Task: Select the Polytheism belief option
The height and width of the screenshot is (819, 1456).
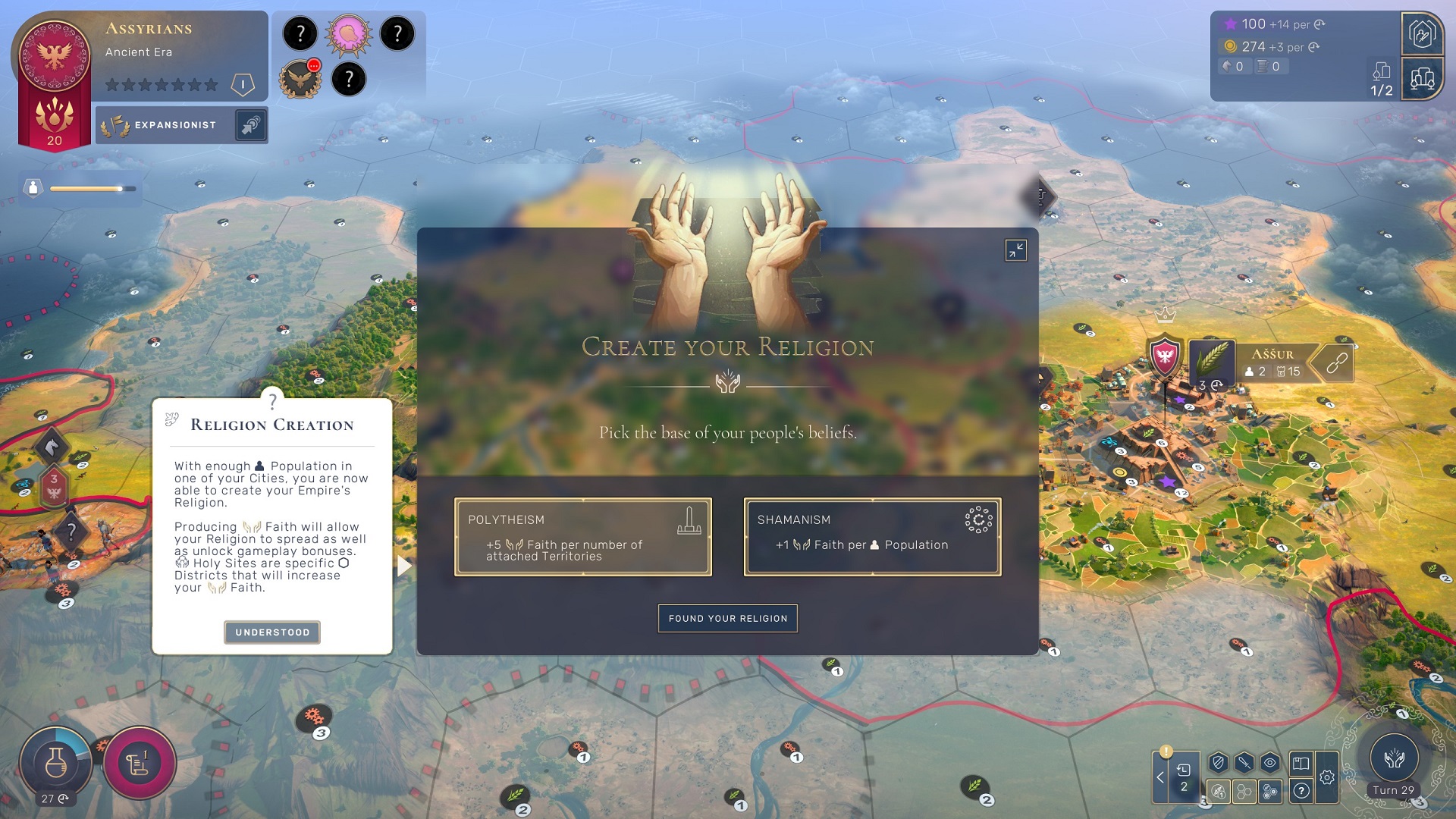Action: tap(583, 536)
